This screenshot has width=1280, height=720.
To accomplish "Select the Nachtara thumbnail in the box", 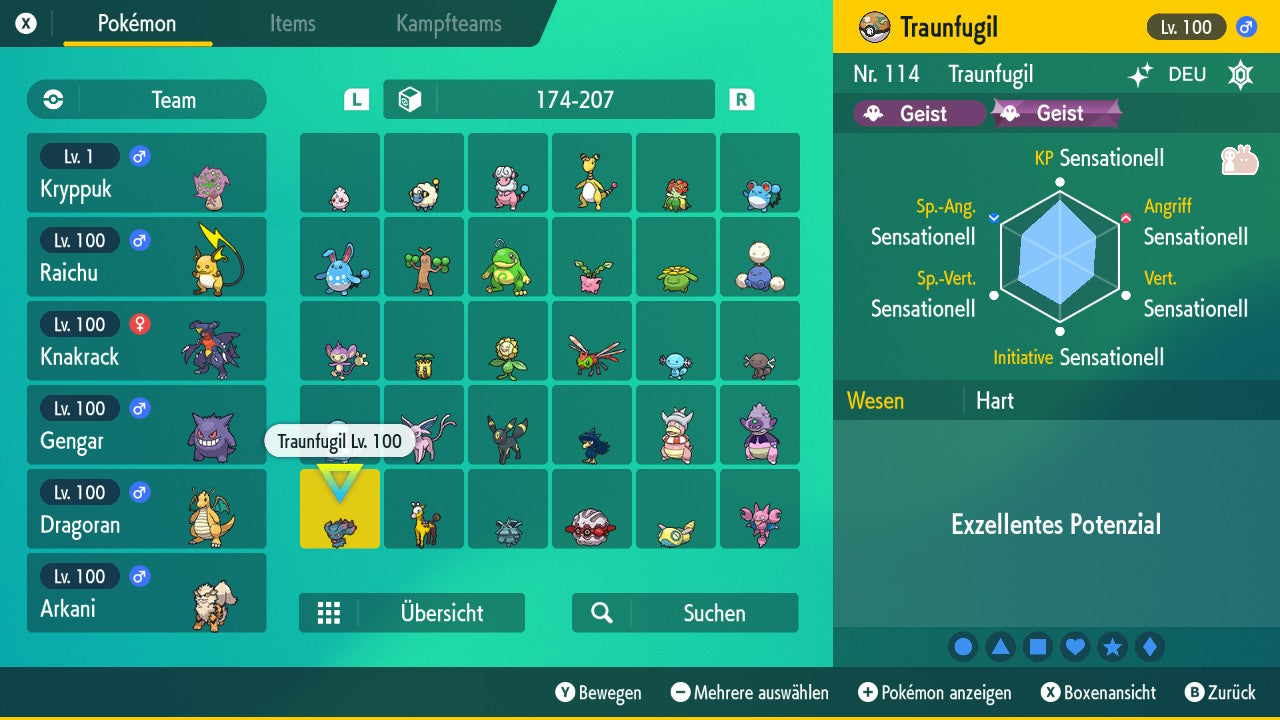I will click(508, 425).
